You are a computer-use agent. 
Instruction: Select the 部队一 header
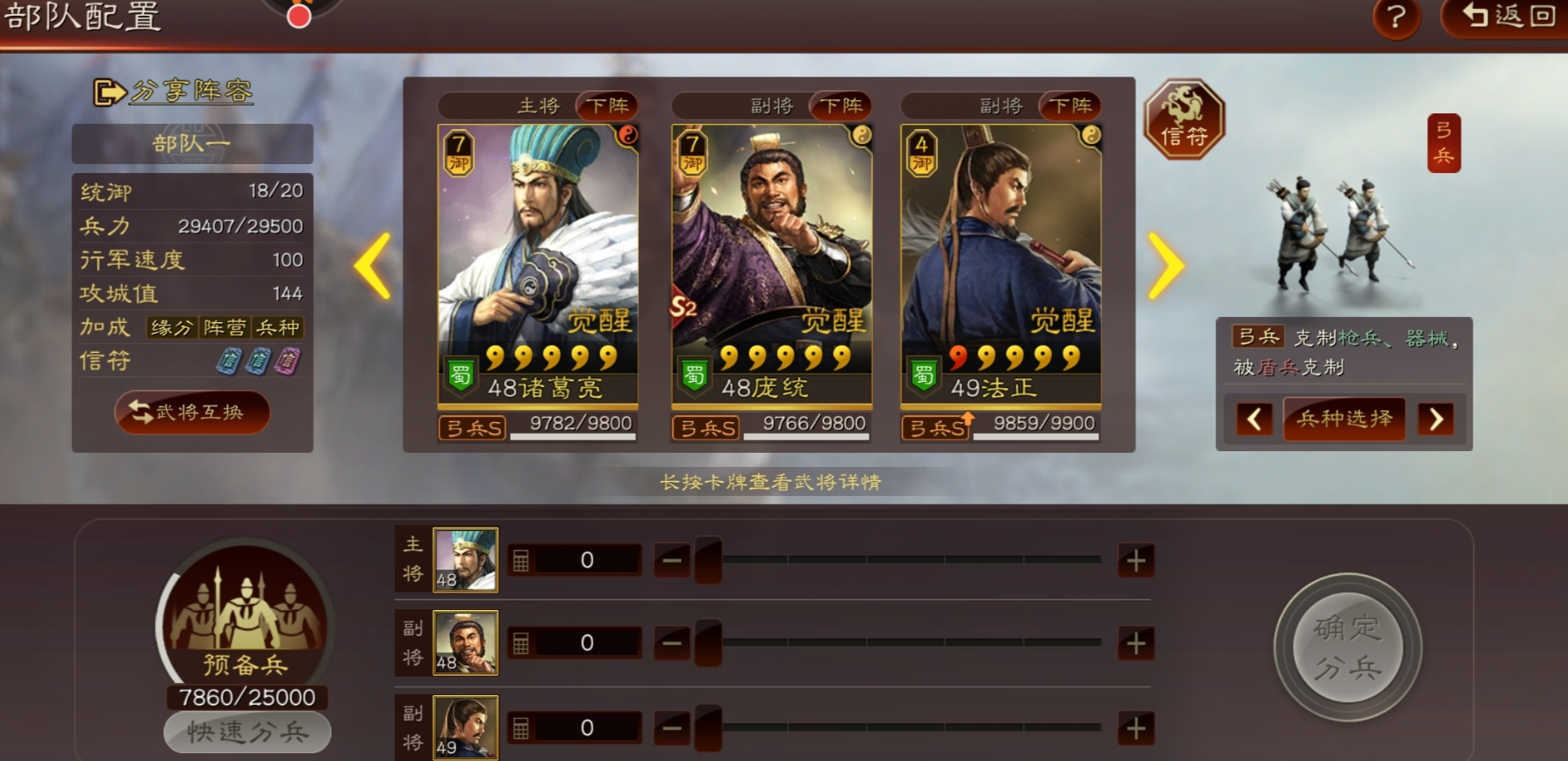coord(193,144)
